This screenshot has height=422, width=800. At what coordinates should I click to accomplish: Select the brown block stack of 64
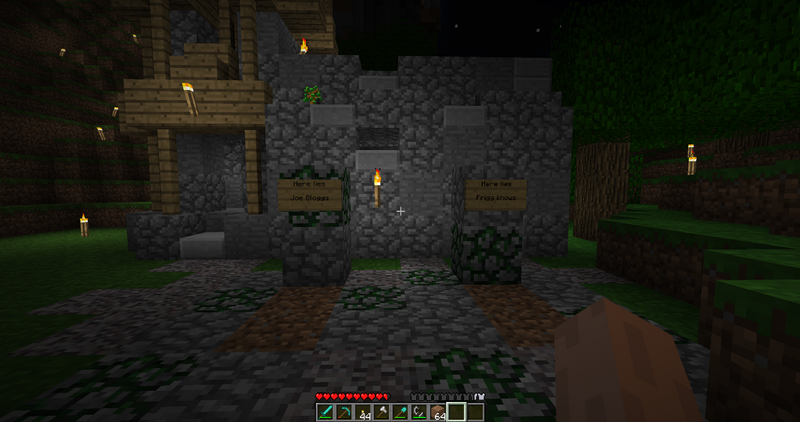[437, 412]
